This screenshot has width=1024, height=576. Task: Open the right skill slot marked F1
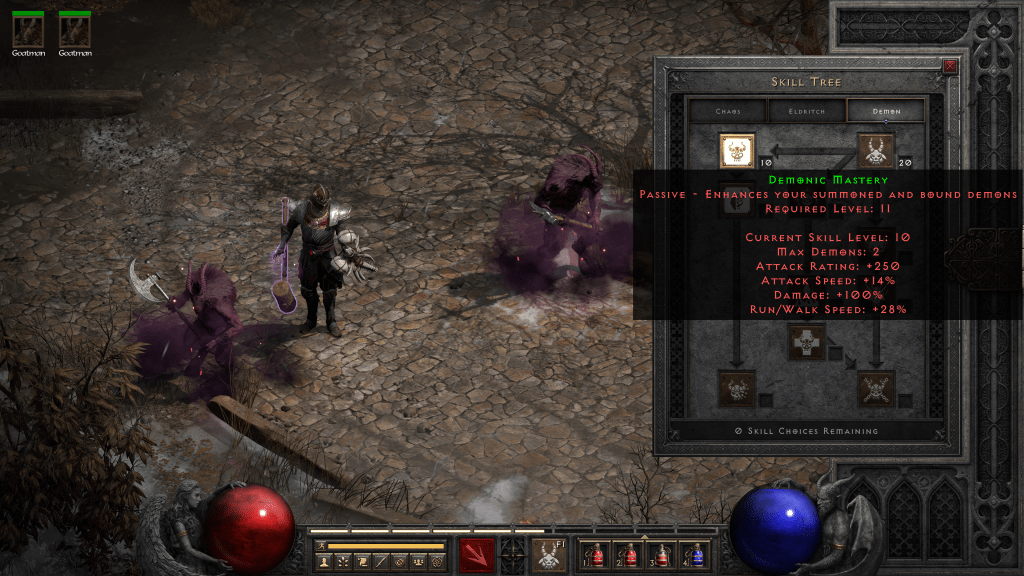[x=549, y=555]
